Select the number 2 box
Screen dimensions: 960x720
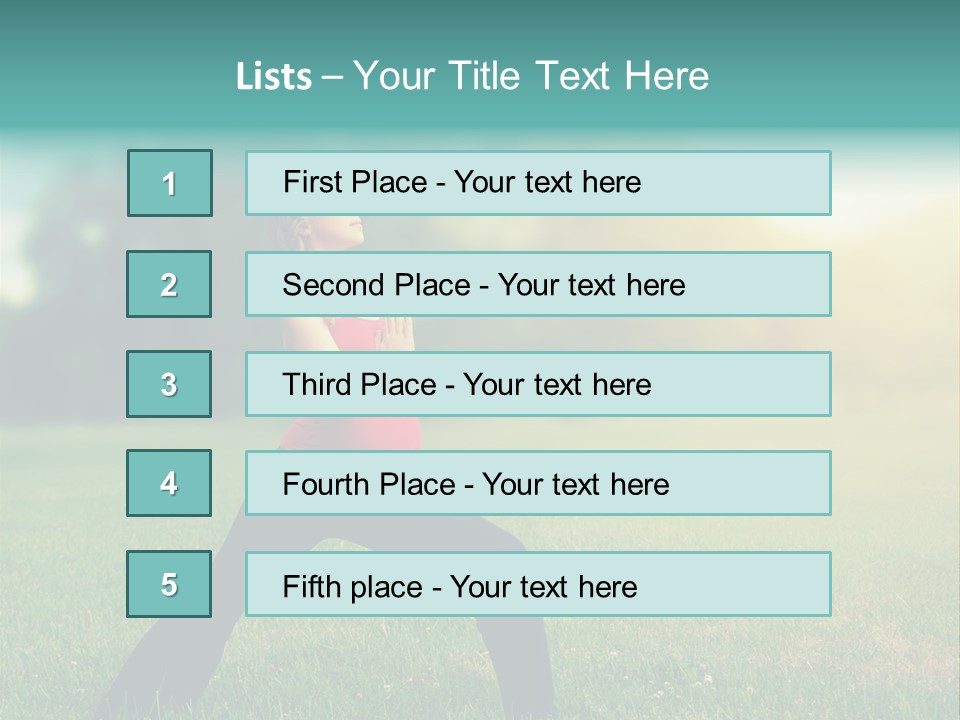coord(169,284)
